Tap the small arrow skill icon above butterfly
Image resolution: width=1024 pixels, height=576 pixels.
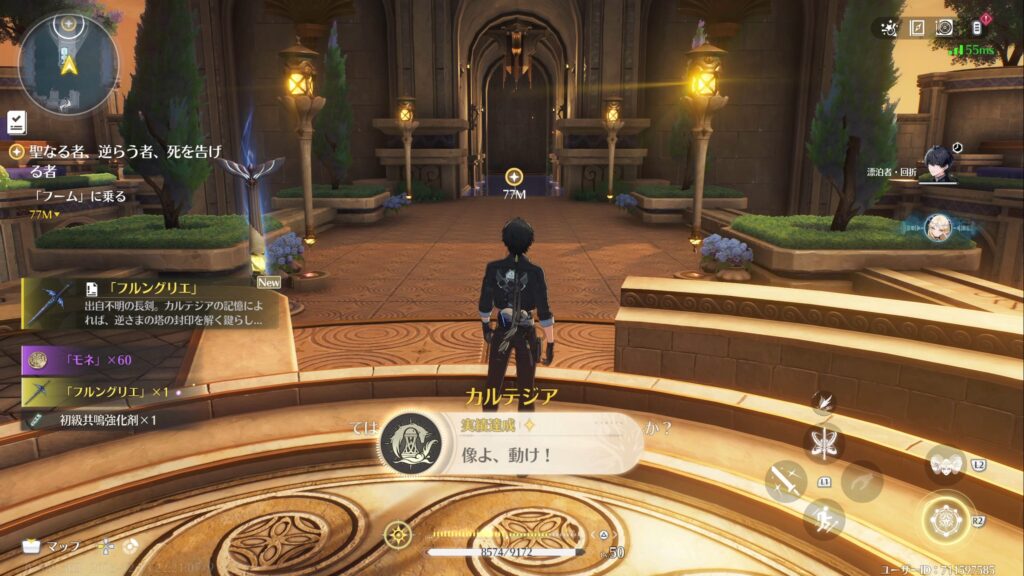[822, 403]
